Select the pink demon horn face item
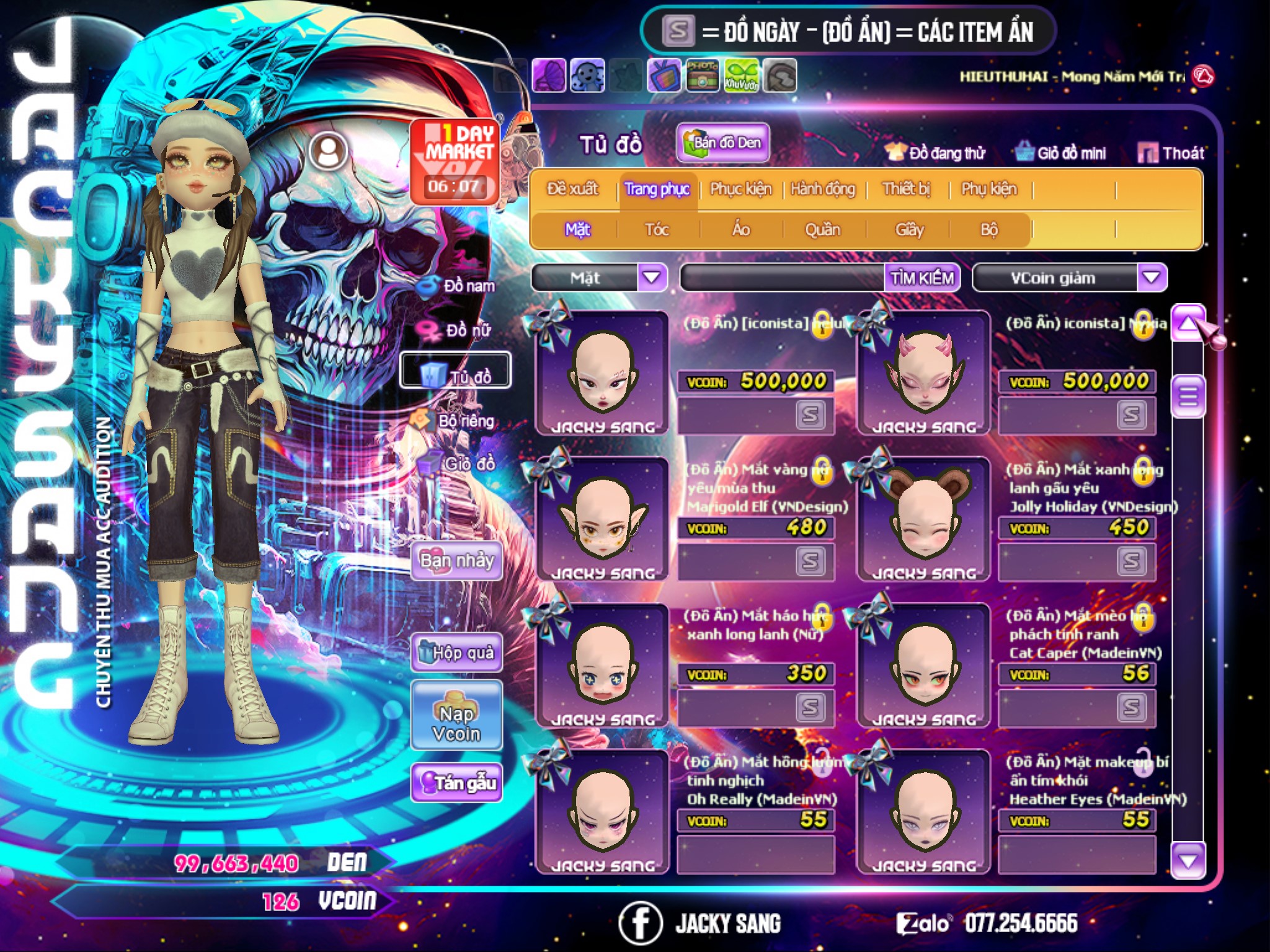The image size is (1270, 952). point(923,372)
